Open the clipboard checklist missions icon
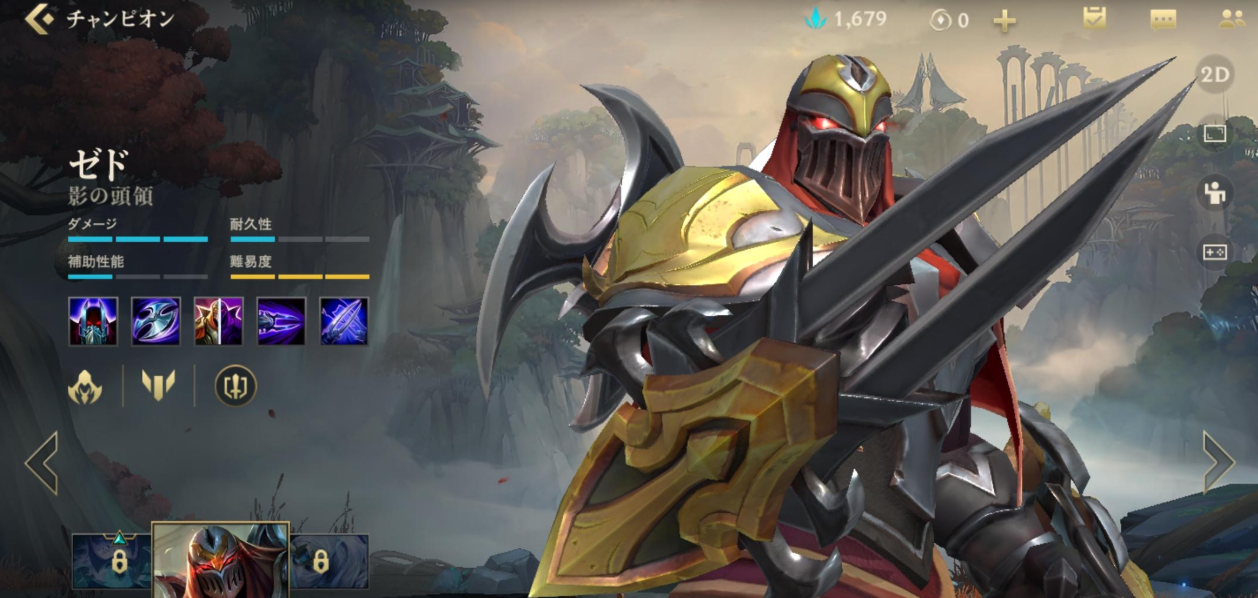The image size is (1258, 598). 1095,18
